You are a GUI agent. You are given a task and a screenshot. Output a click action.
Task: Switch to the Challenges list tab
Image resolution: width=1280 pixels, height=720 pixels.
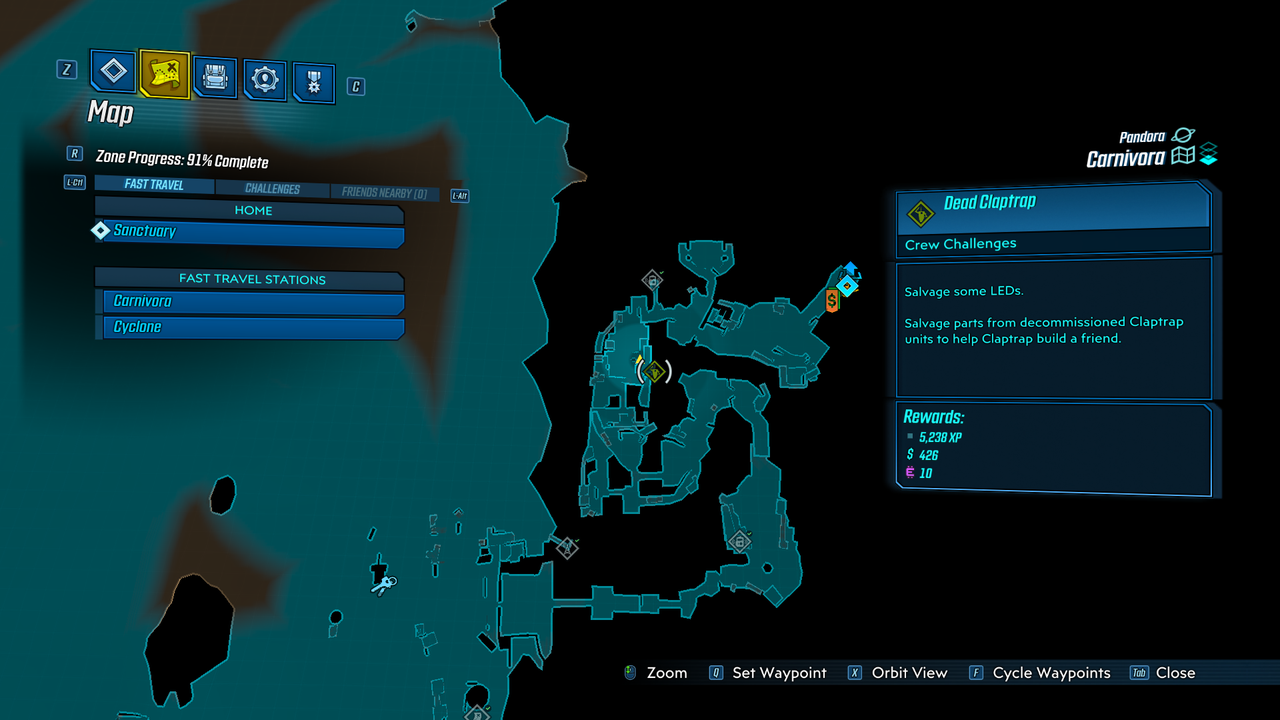point(272,189)
